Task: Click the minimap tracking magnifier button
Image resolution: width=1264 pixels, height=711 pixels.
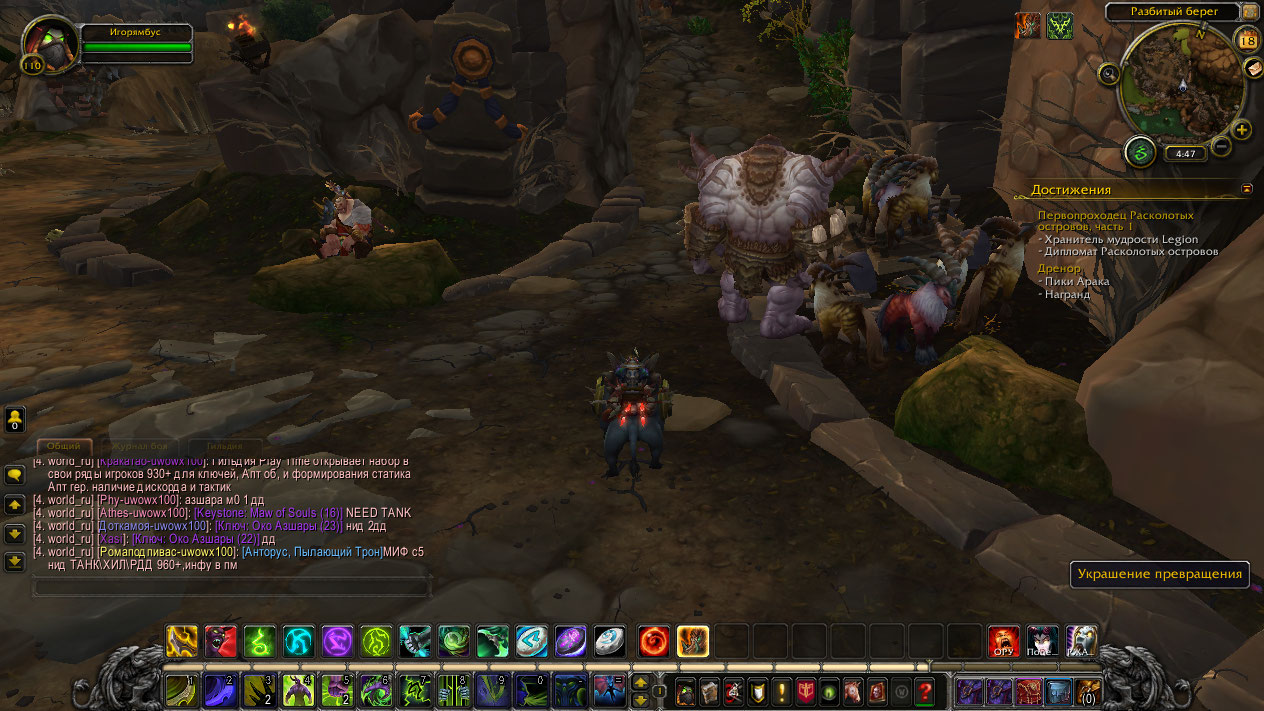Action: tap(1108, 73)
